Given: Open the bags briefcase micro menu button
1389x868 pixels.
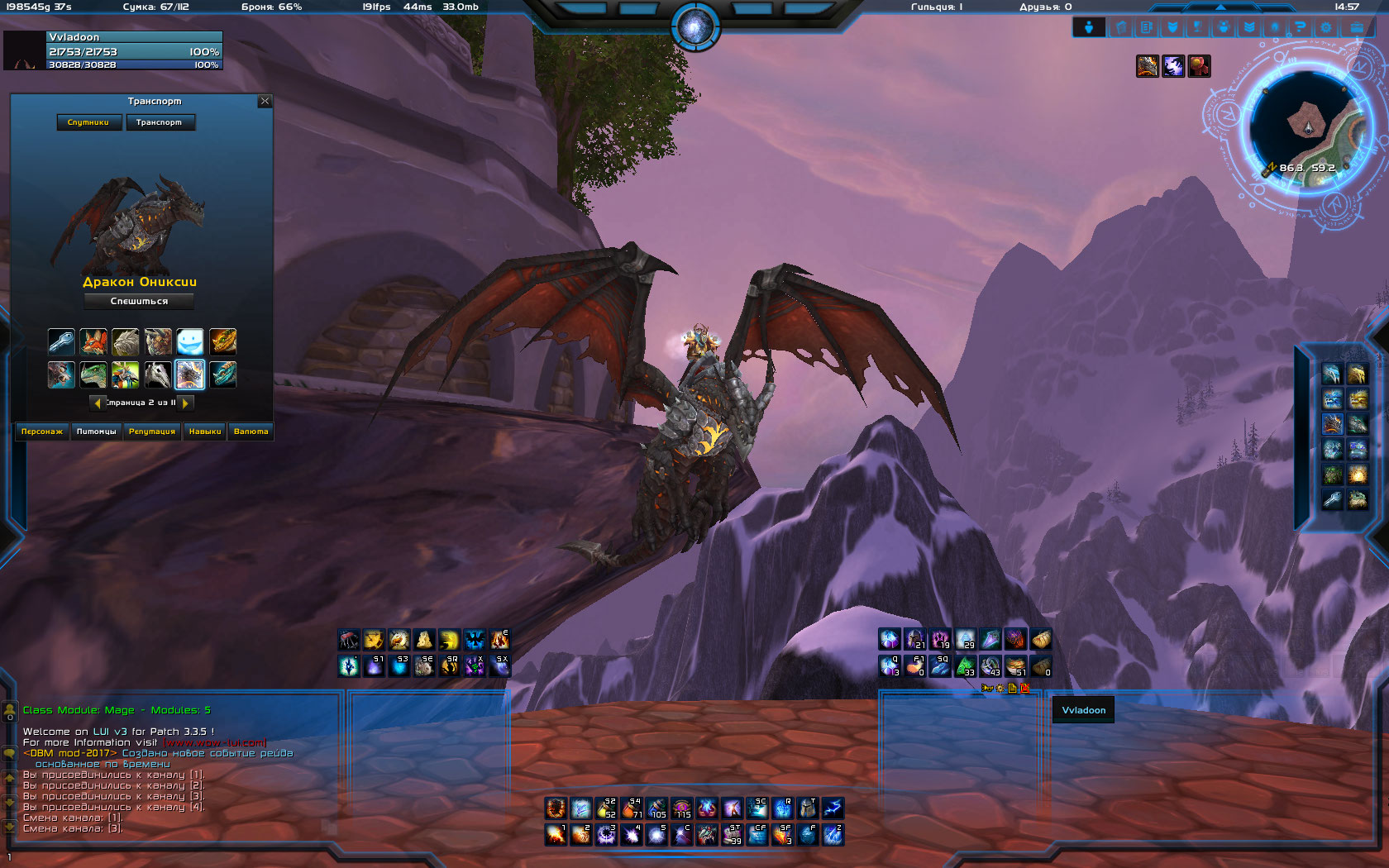Looking at the screenshot, I should point(1357,27).
